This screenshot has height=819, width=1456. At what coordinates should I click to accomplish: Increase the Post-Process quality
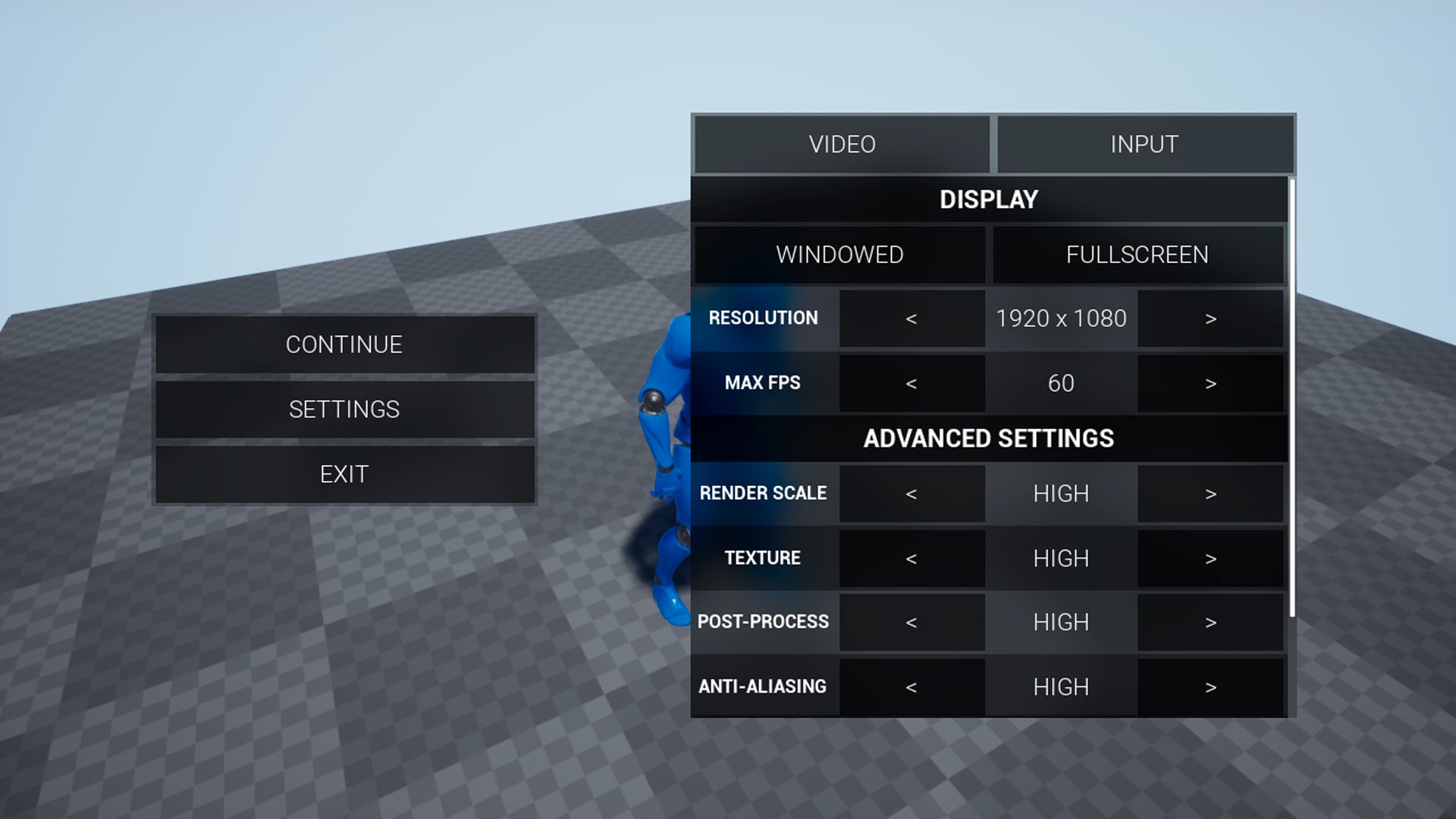coord(1210,622)
